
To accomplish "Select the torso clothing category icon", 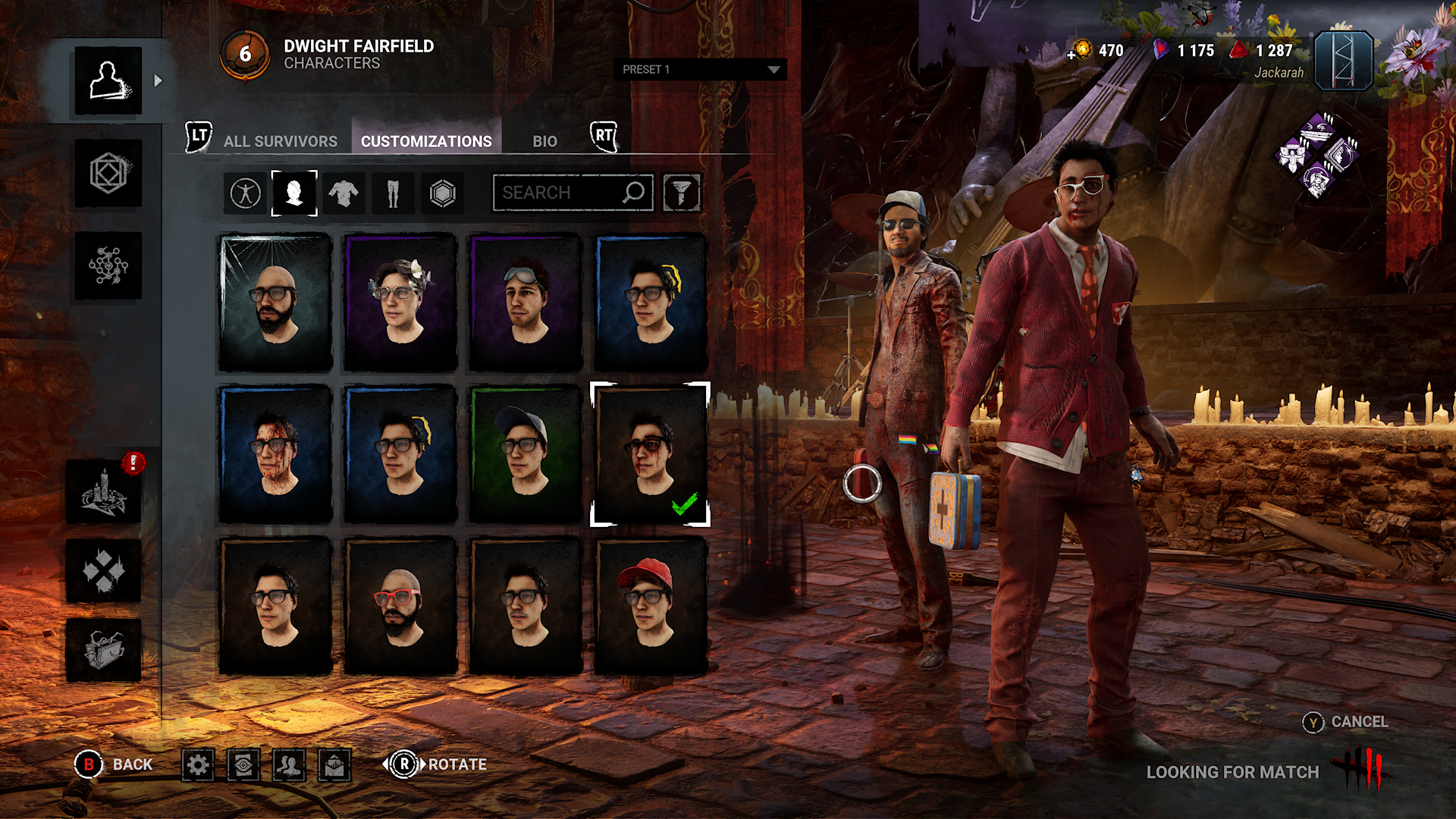I will (344, 193).
